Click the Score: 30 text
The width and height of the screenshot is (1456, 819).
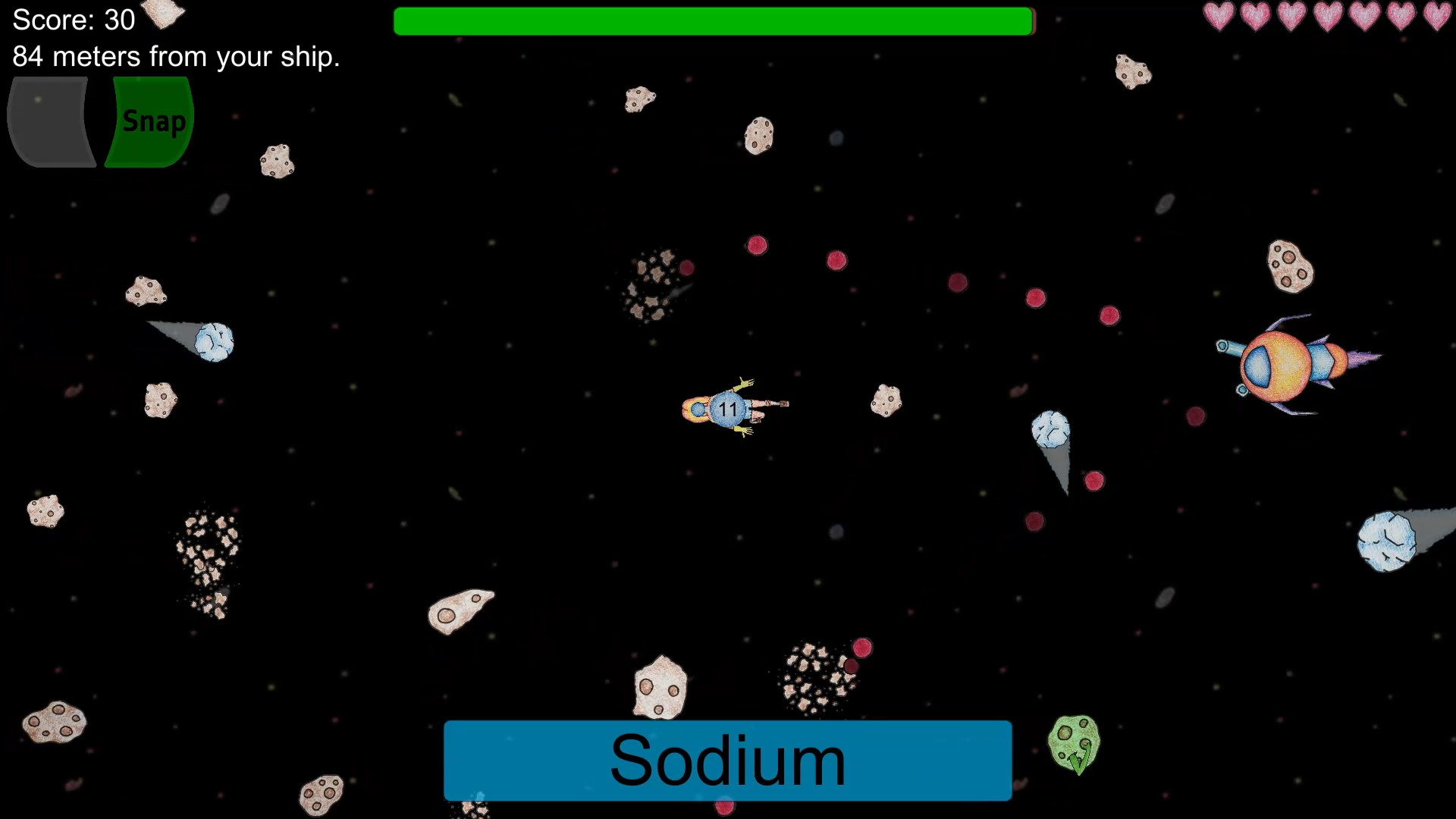click(72, 20)
